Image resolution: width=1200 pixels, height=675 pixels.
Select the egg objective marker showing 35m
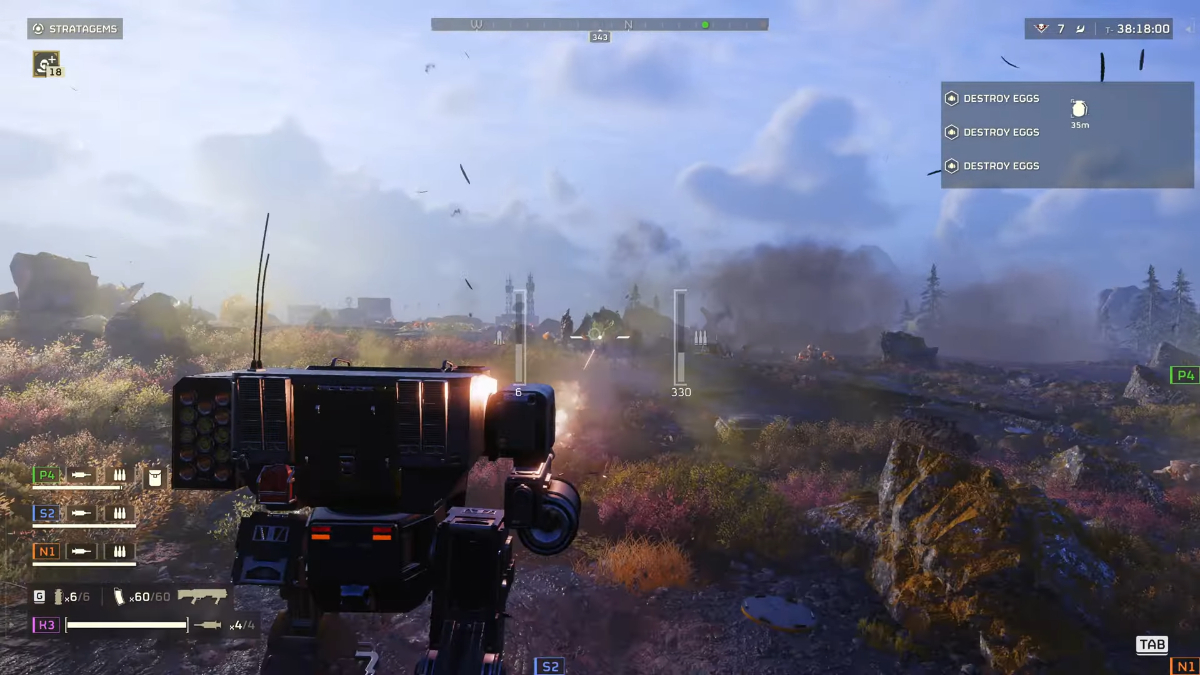pyautogui.click(x=1079, y=109)
